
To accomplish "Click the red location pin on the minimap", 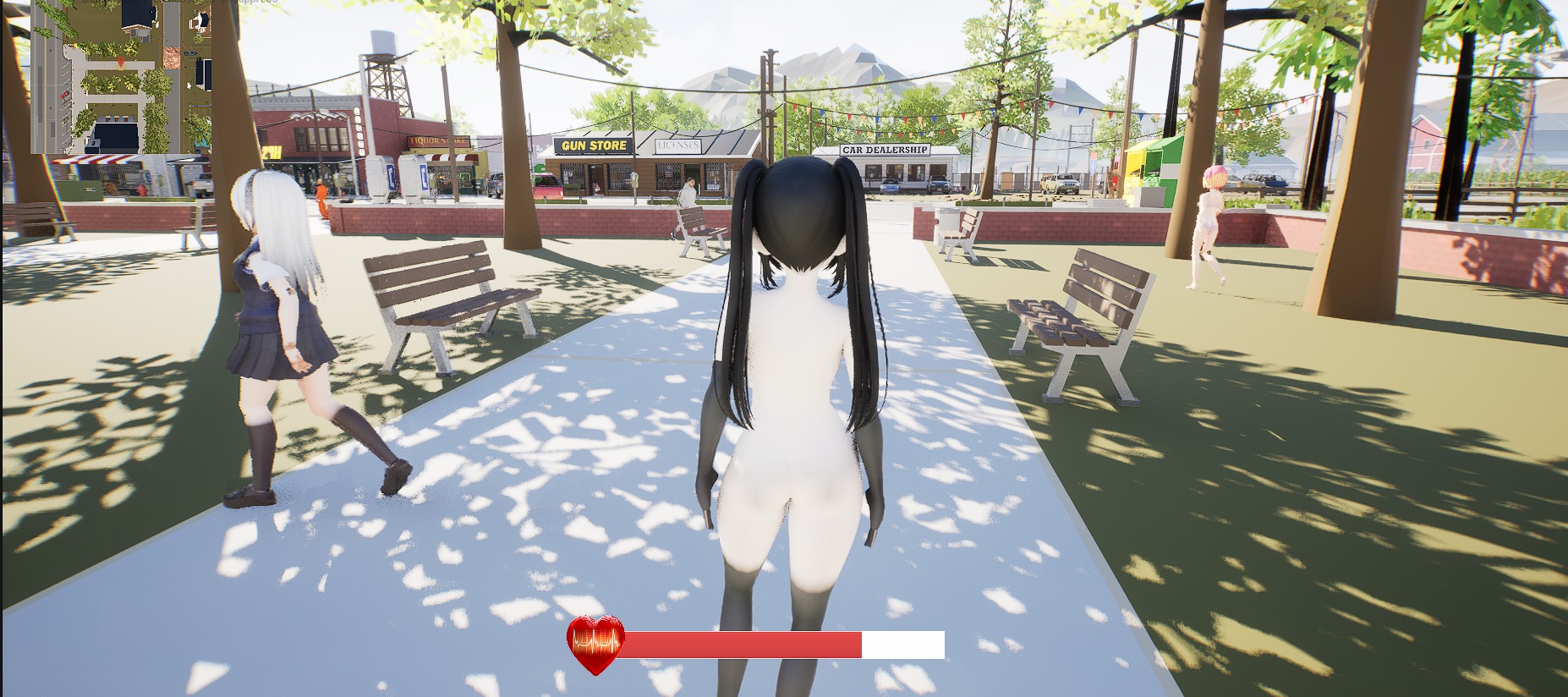I will [120, 63].
